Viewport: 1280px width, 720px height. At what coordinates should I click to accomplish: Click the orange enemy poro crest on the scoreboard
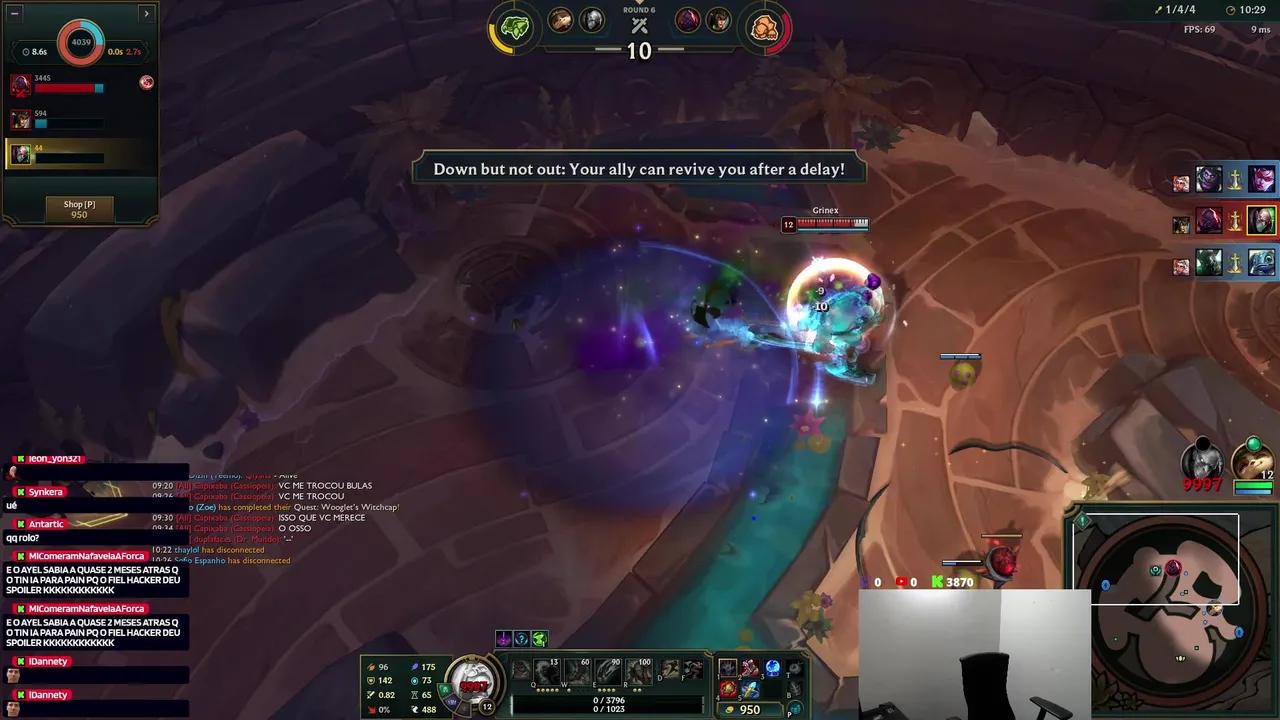point(766,27)
